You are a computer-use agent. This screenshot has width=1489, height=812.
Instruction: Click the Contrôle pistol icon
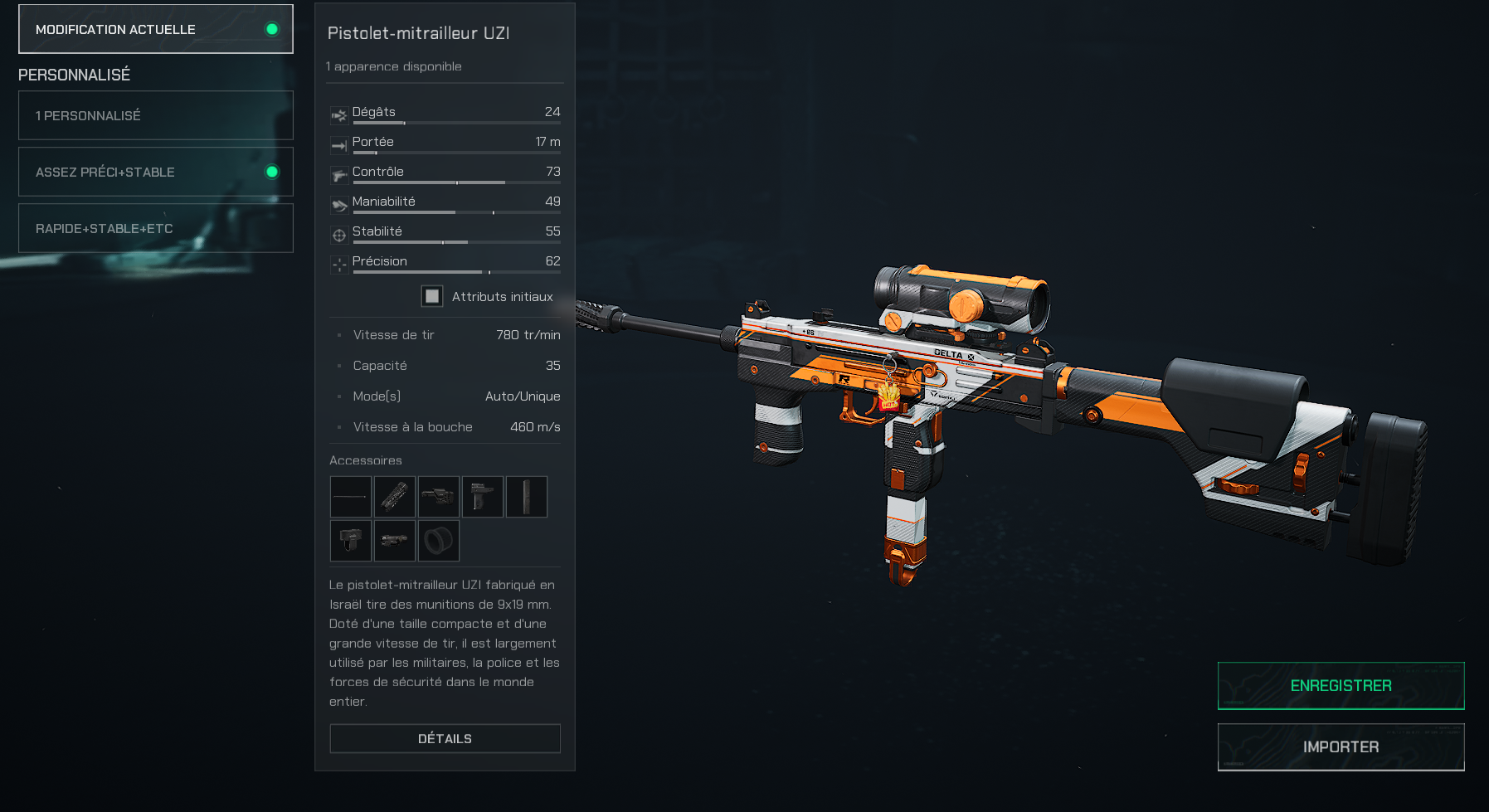(x=338, y=175)
